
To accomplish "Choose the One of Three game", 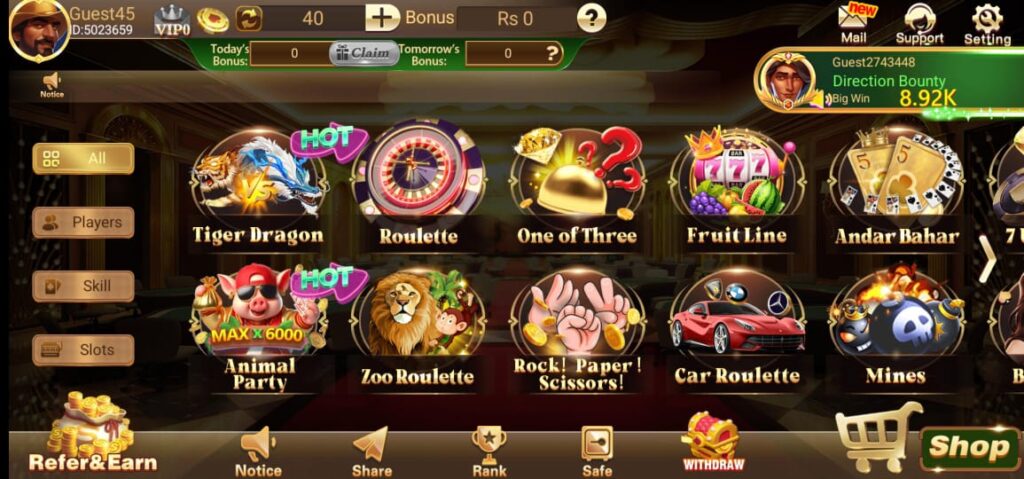I will coord(577,183).
